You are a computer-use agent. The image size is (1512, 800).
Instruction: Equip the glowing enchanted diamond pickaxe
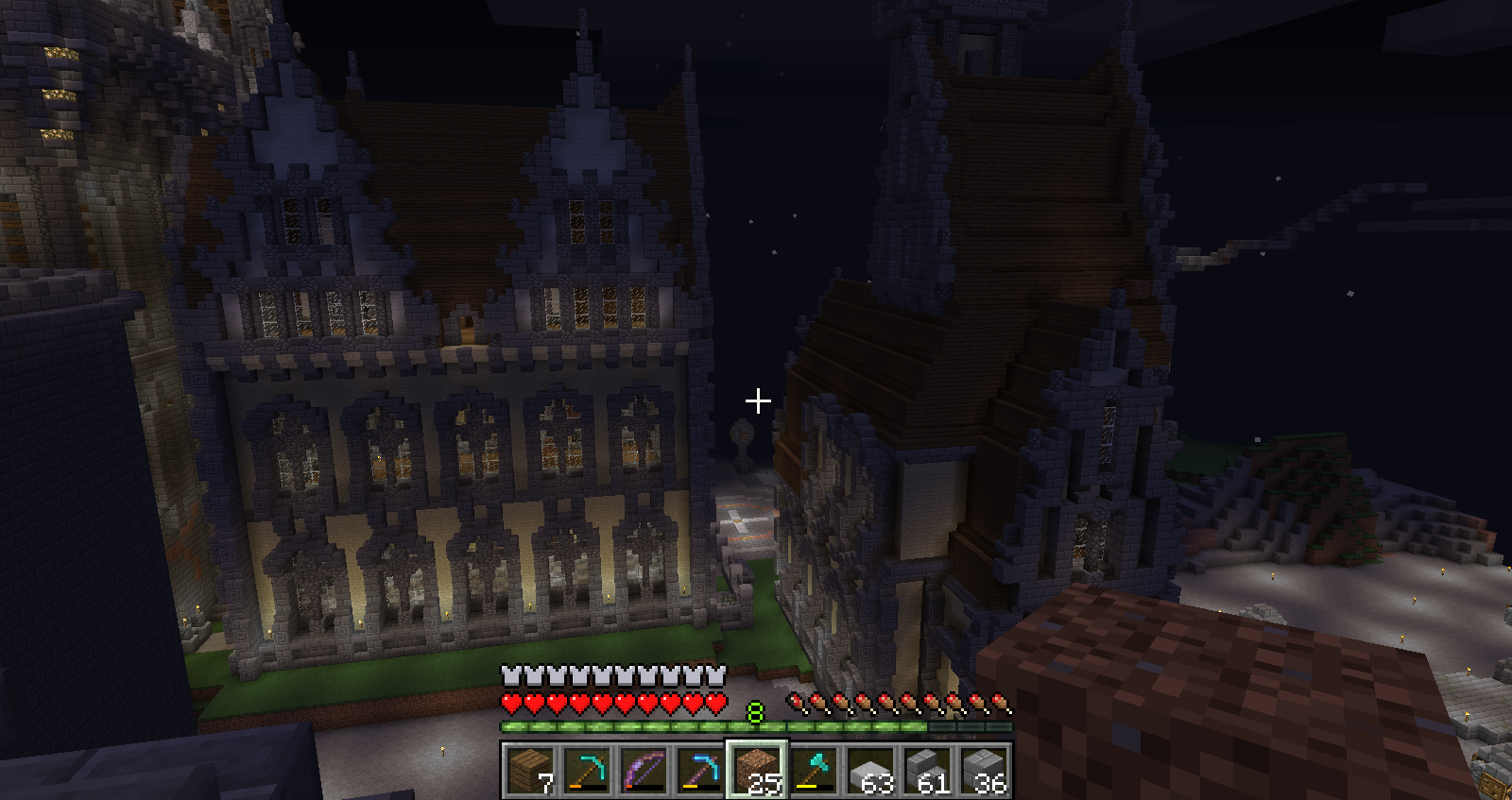click(699, 770)
